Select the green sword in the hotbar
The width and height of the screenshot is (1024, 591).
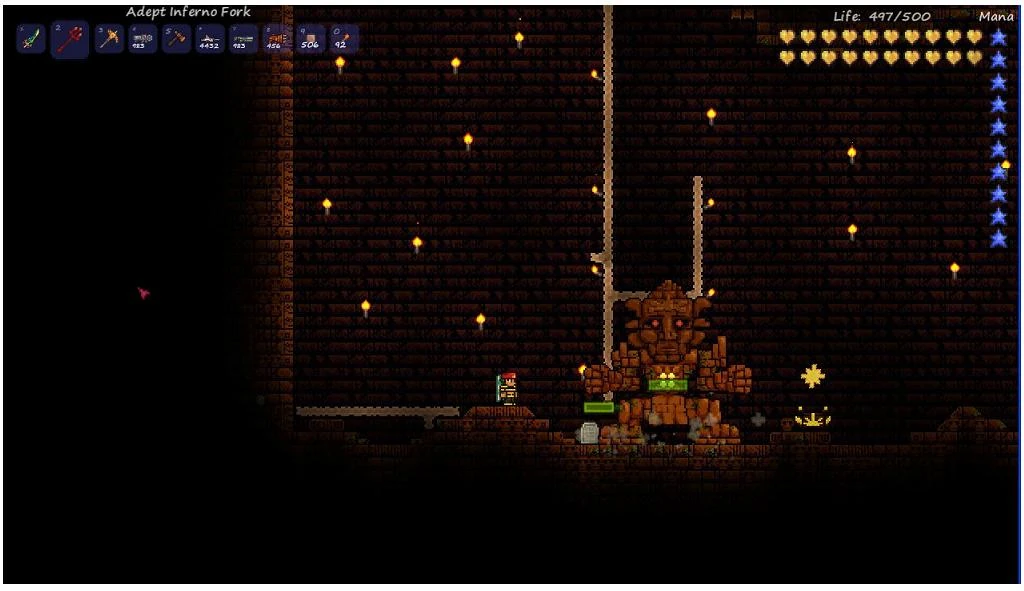[32, 40]
